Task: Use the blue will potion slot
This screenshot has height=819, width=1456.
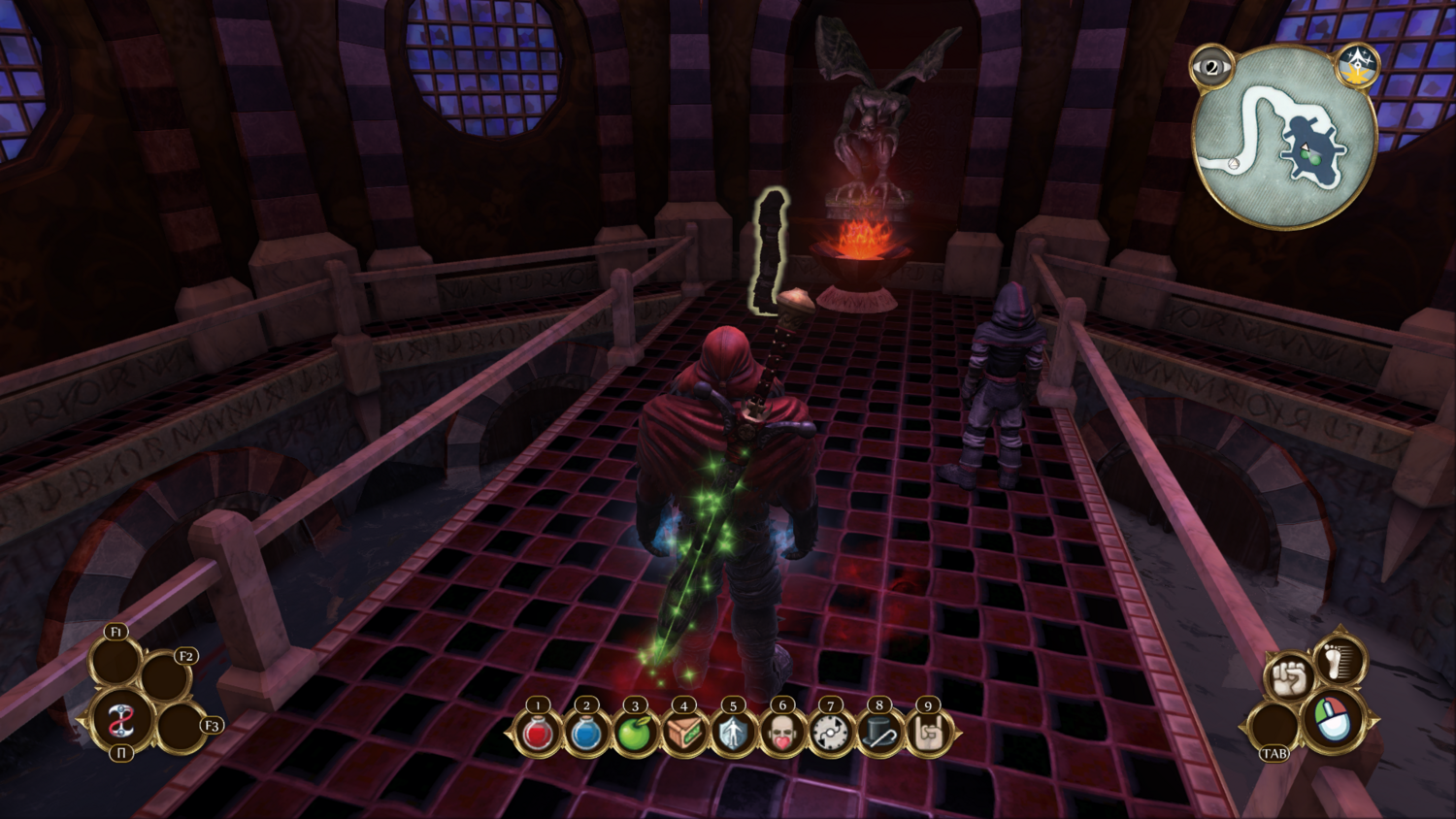Action: point(586,735)
